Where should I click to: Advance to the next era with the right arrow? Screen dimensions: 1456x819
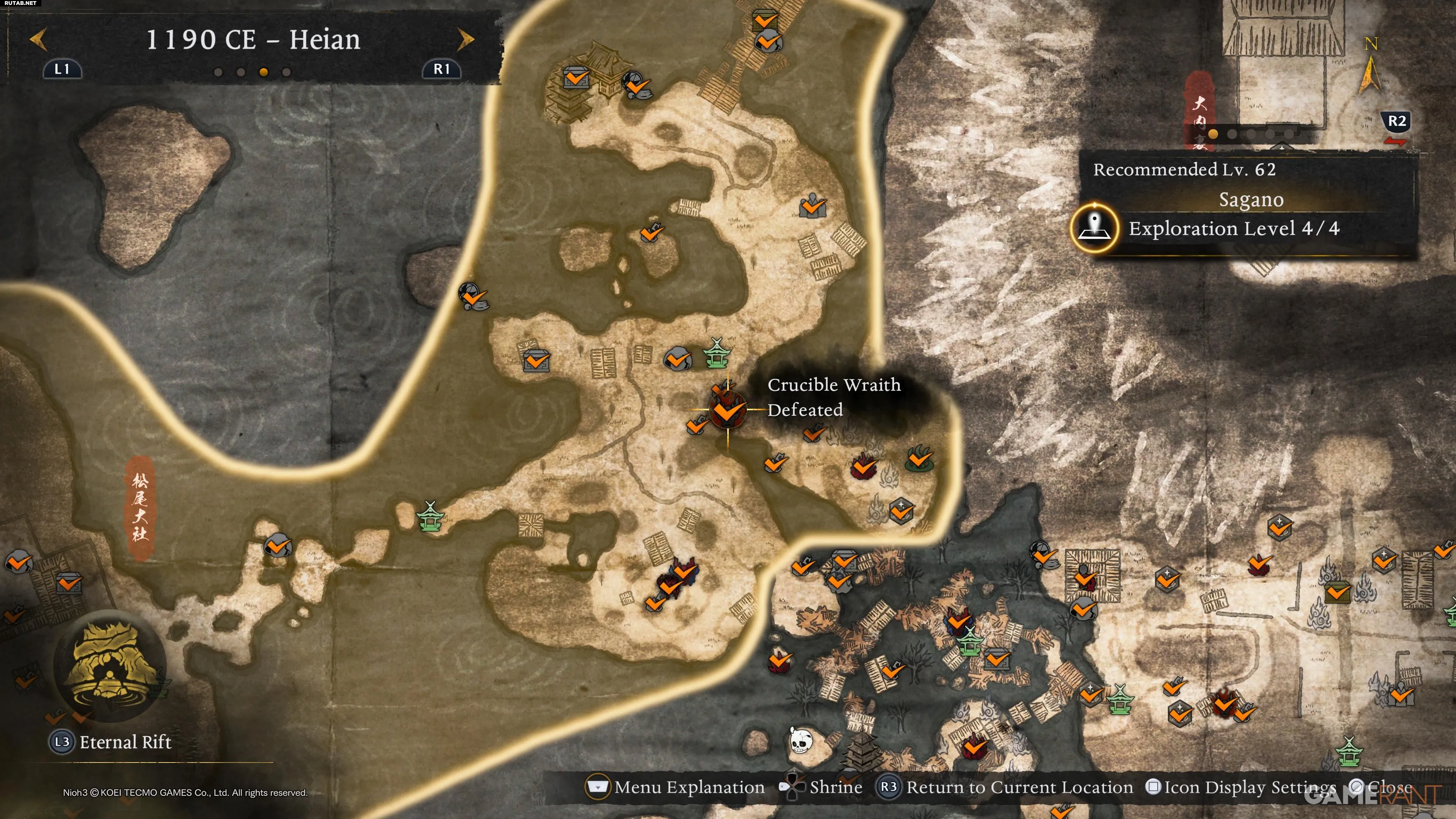point(465,39)
